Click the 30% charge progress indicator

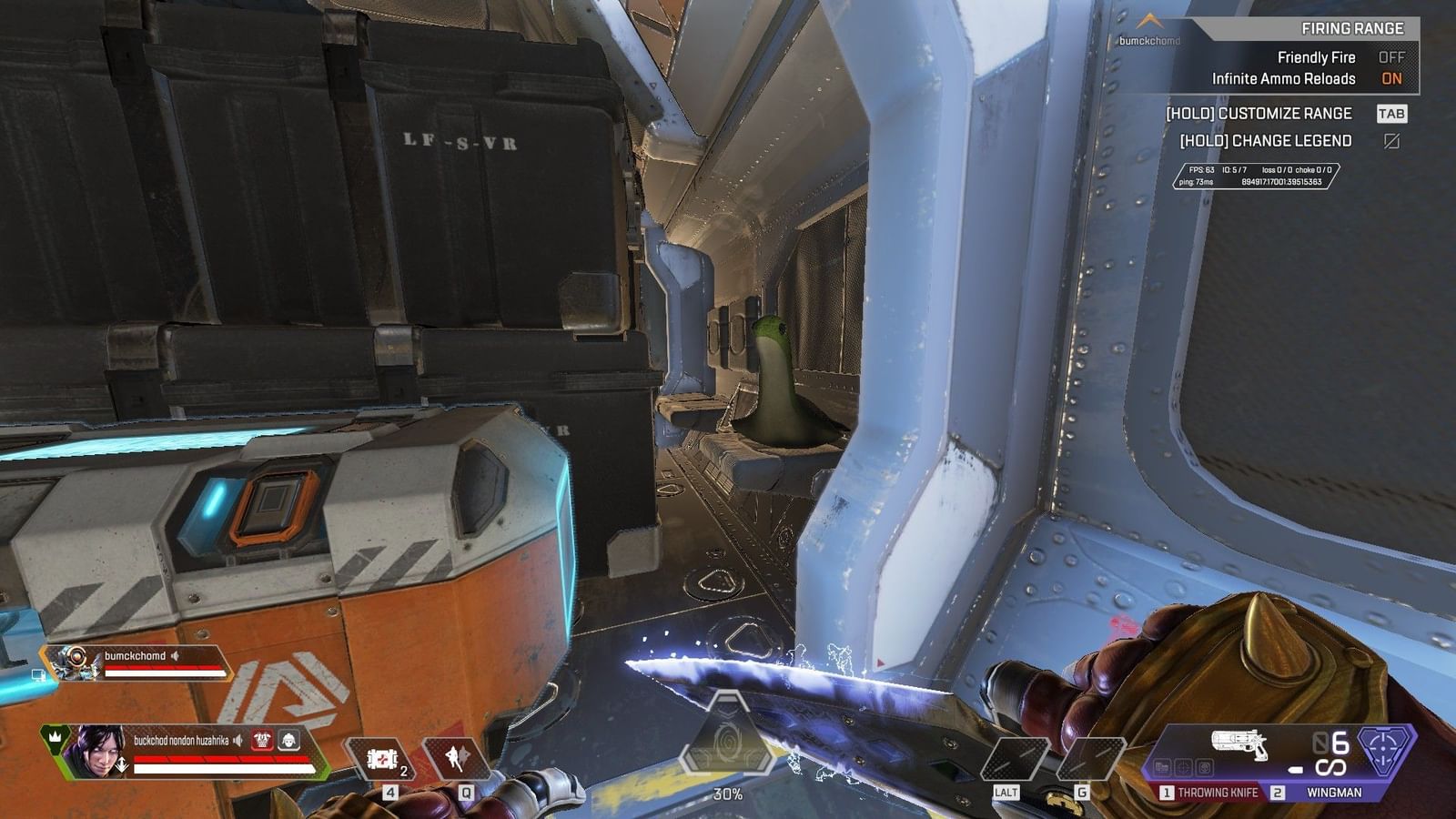pos(728,794)
